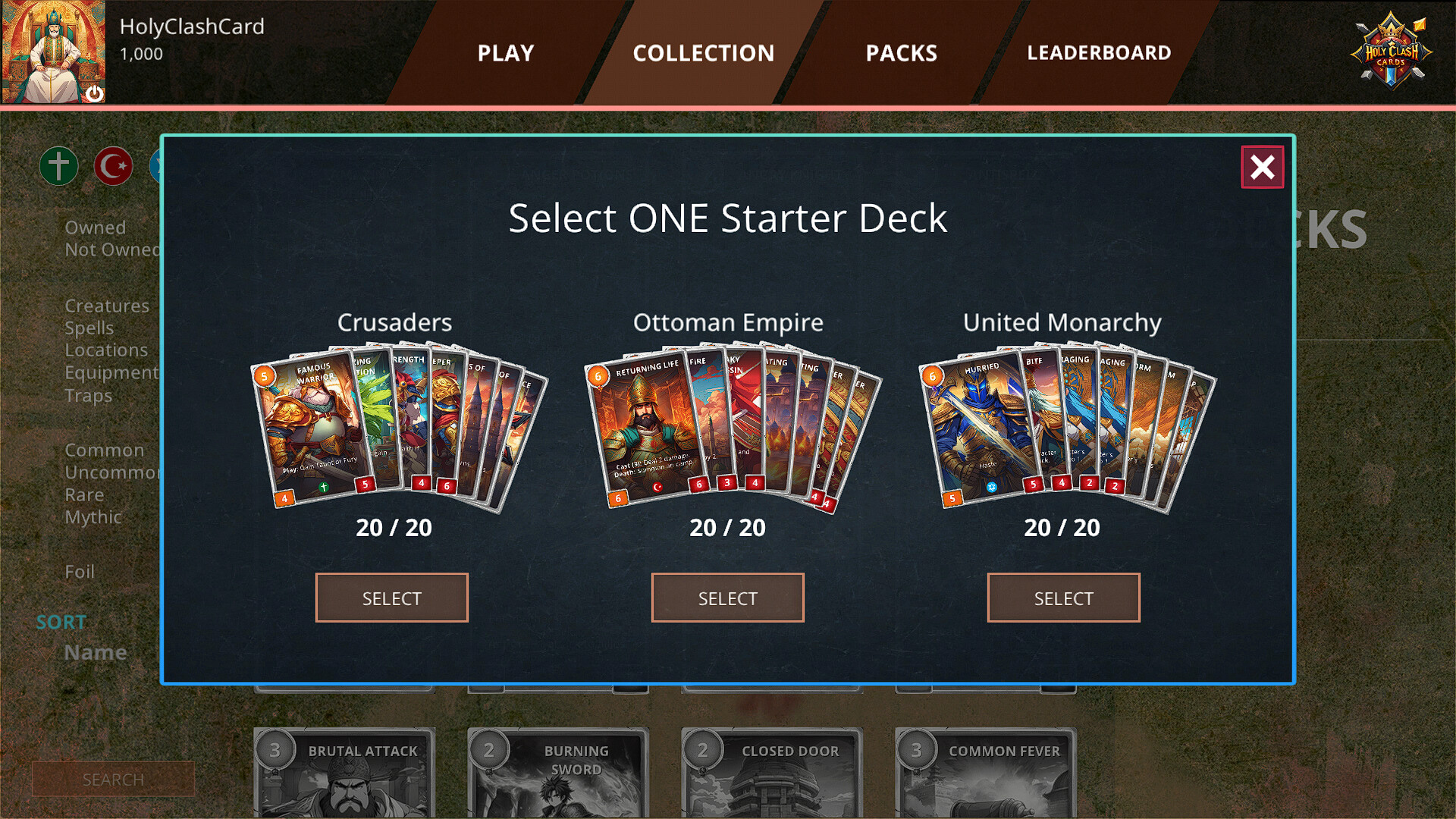This screenshot has width=1456, height=819.
Task: Close the starter deck selection dialog
Action: [x=1262, y=168]
